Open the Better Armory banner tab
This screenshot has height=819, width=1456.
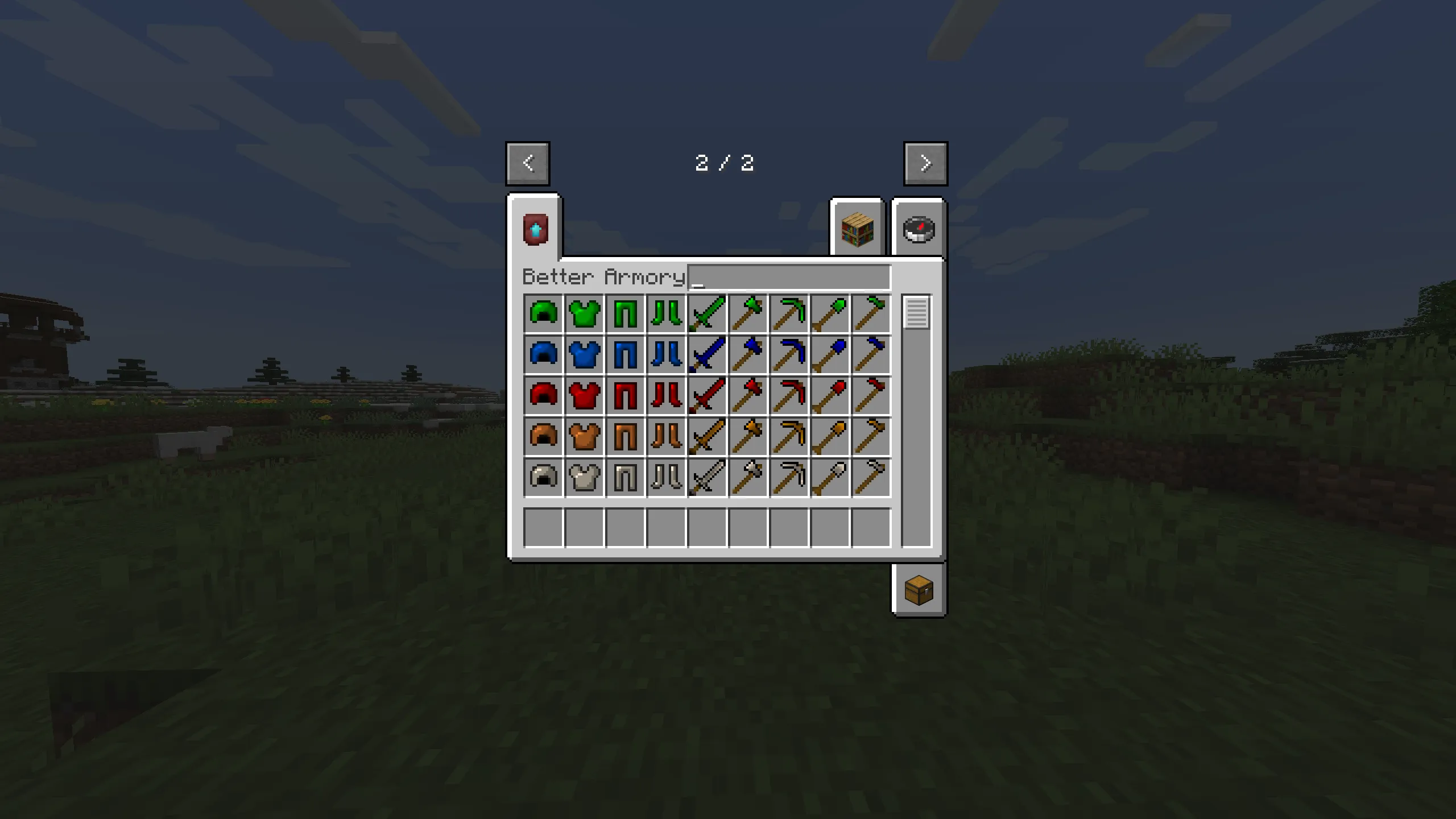[x=535, y=230]
